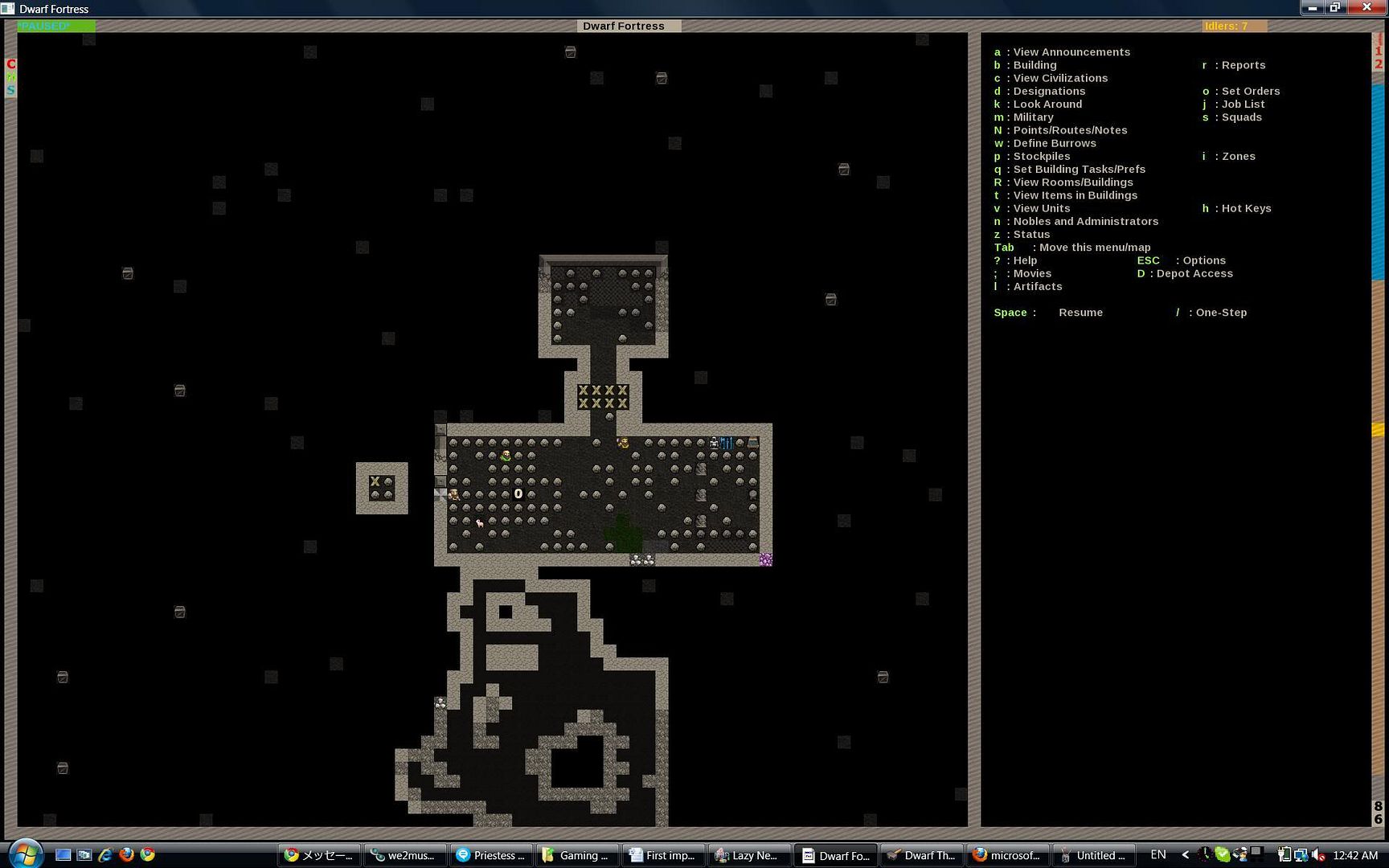Open Nobles and Administrators screen
Viewport: 1389px width, 868px height.
click(x=1085, y=222)
